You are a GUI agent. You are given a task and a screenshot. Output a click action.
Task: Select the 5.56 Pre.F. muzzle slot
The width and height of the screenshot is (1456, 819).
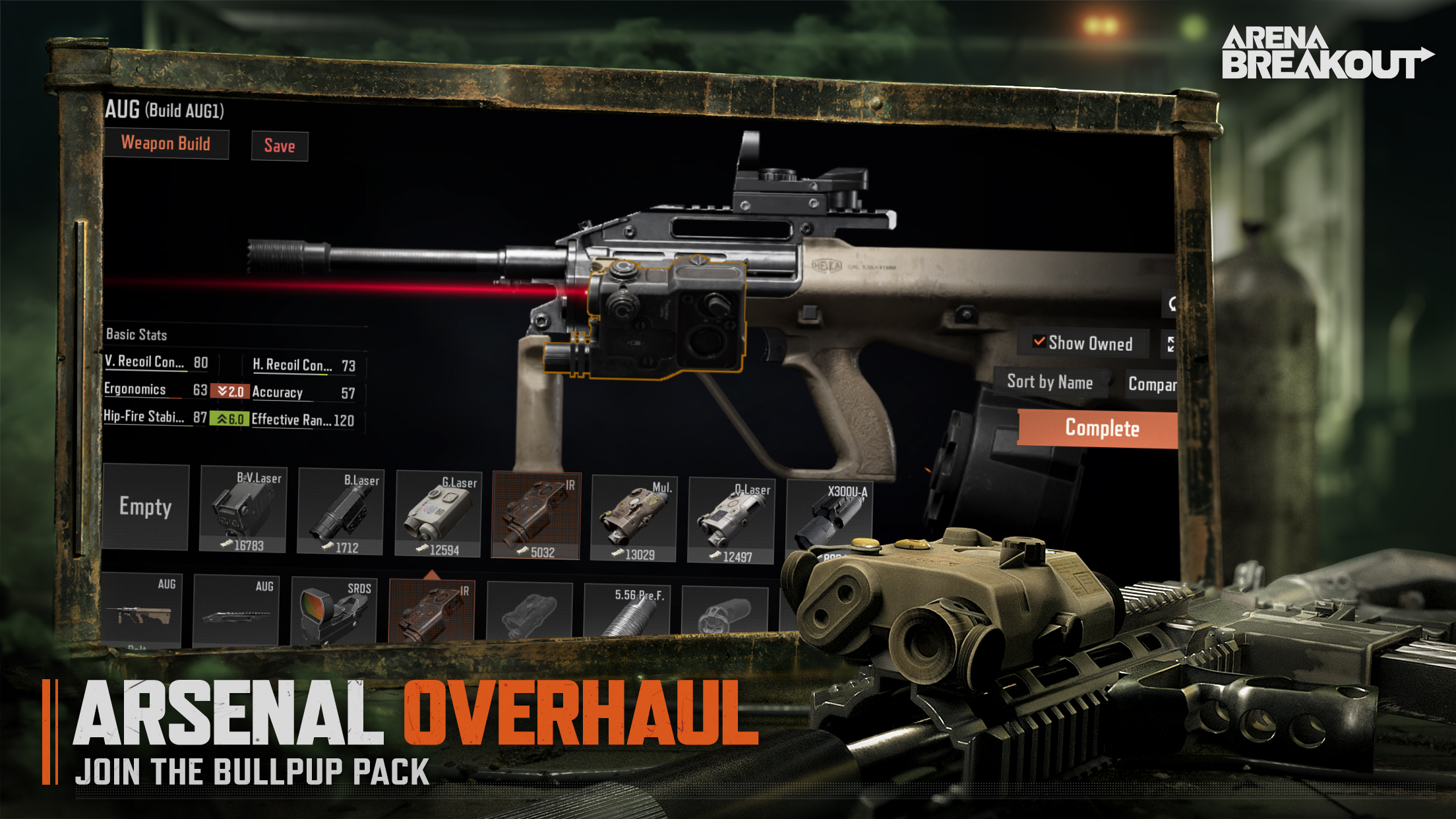pyautogui.click(x=626, y=611)
